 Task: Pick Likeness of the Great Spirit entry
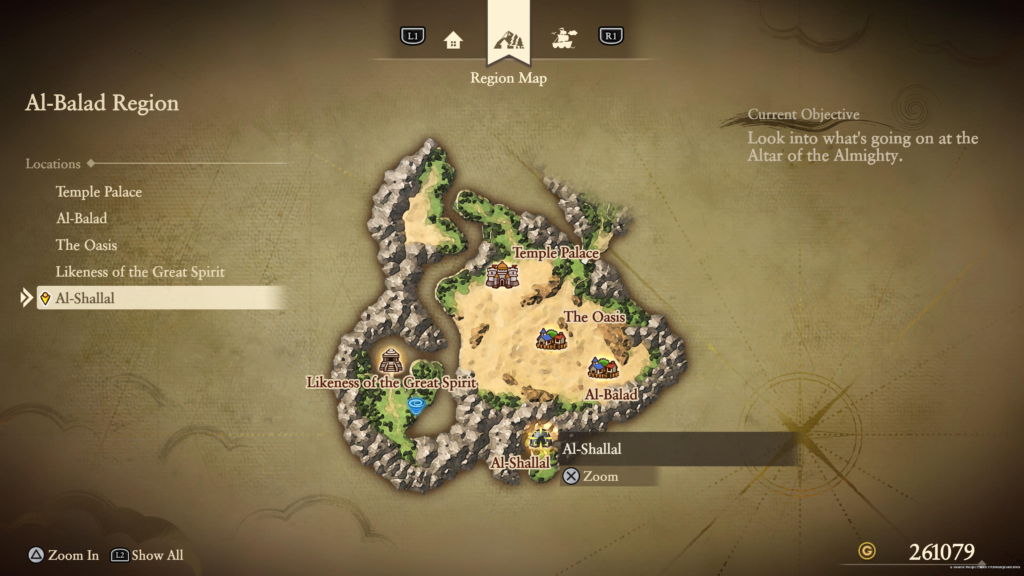tap(140, 272)
